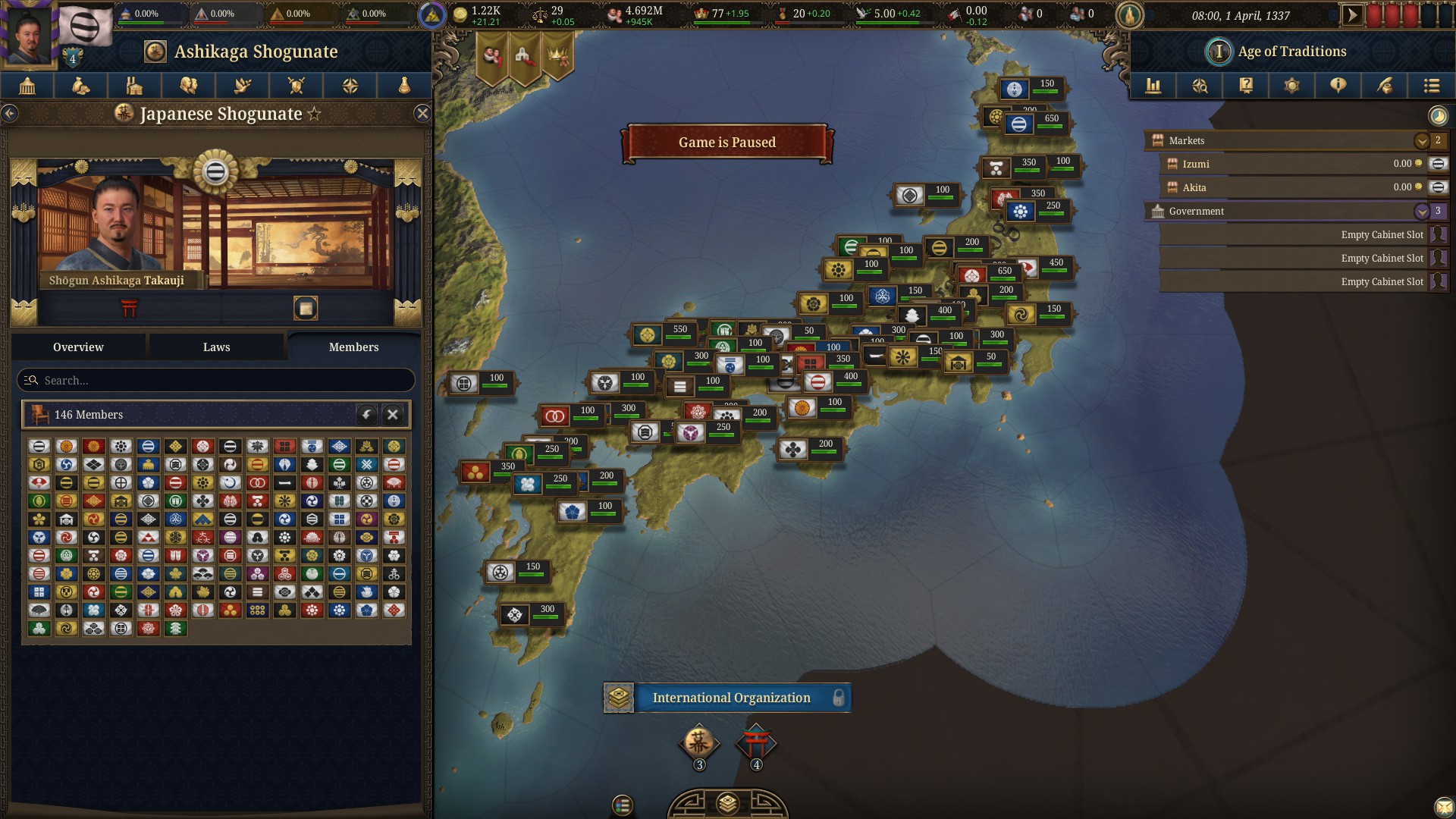Image resolution: width=1456 pixels, height=819 pixels.
Task: Collapse the Markets section
Action: tap(1422, 140)
